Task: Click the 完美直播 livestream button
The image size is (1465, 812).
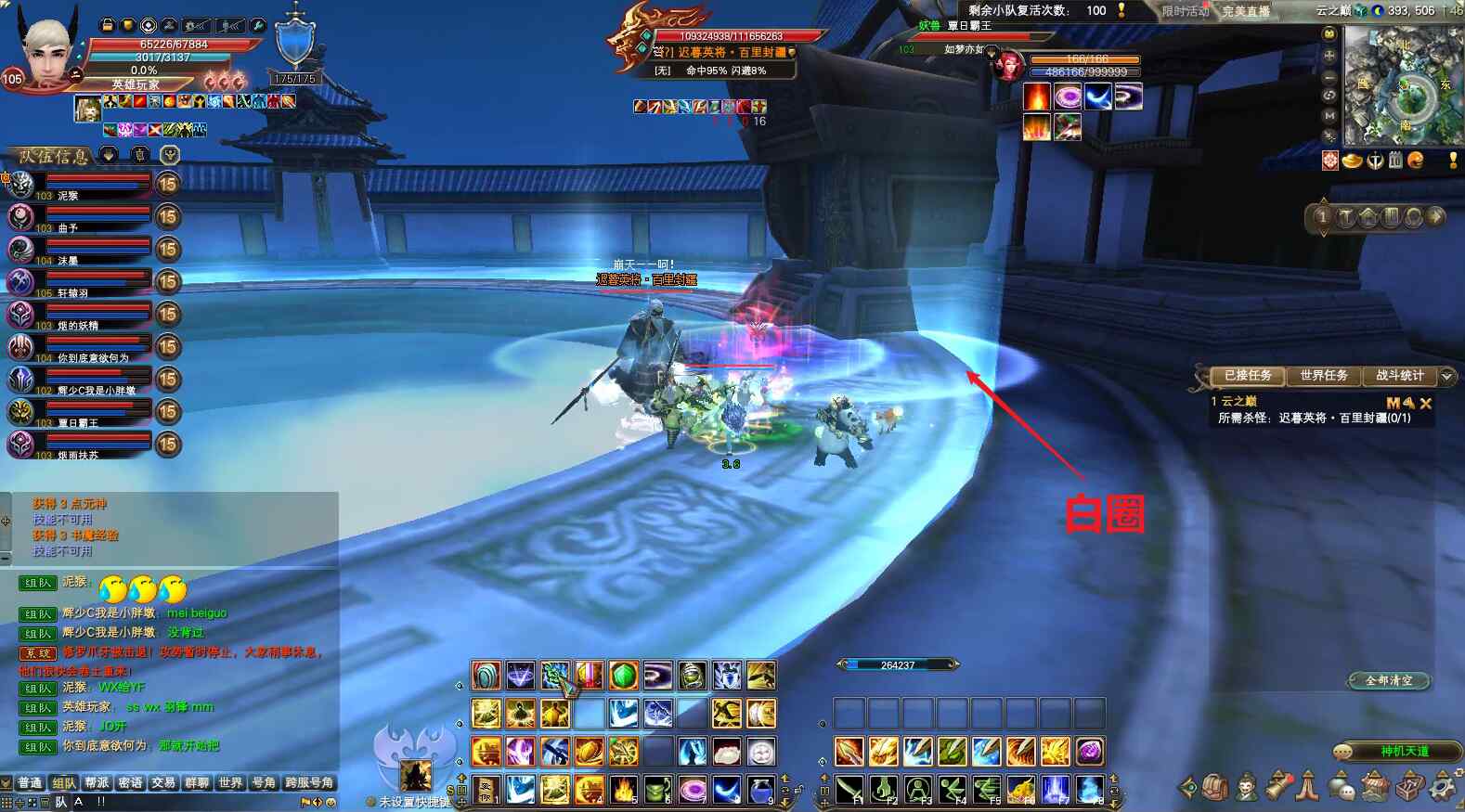Action: pyautogui.click(x=1245, y=11)
